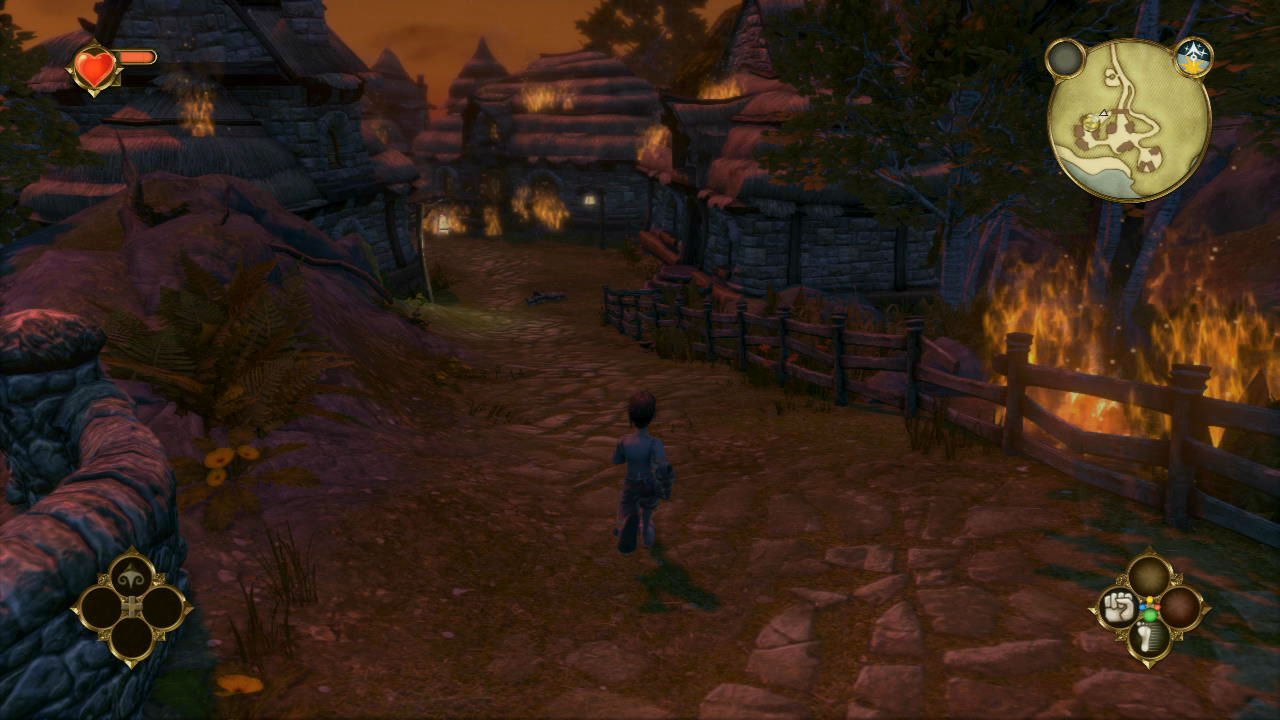Click the star emblem icon beside the minimap
Screen dimensions: 1280x720
click(x=1193, y=56)
